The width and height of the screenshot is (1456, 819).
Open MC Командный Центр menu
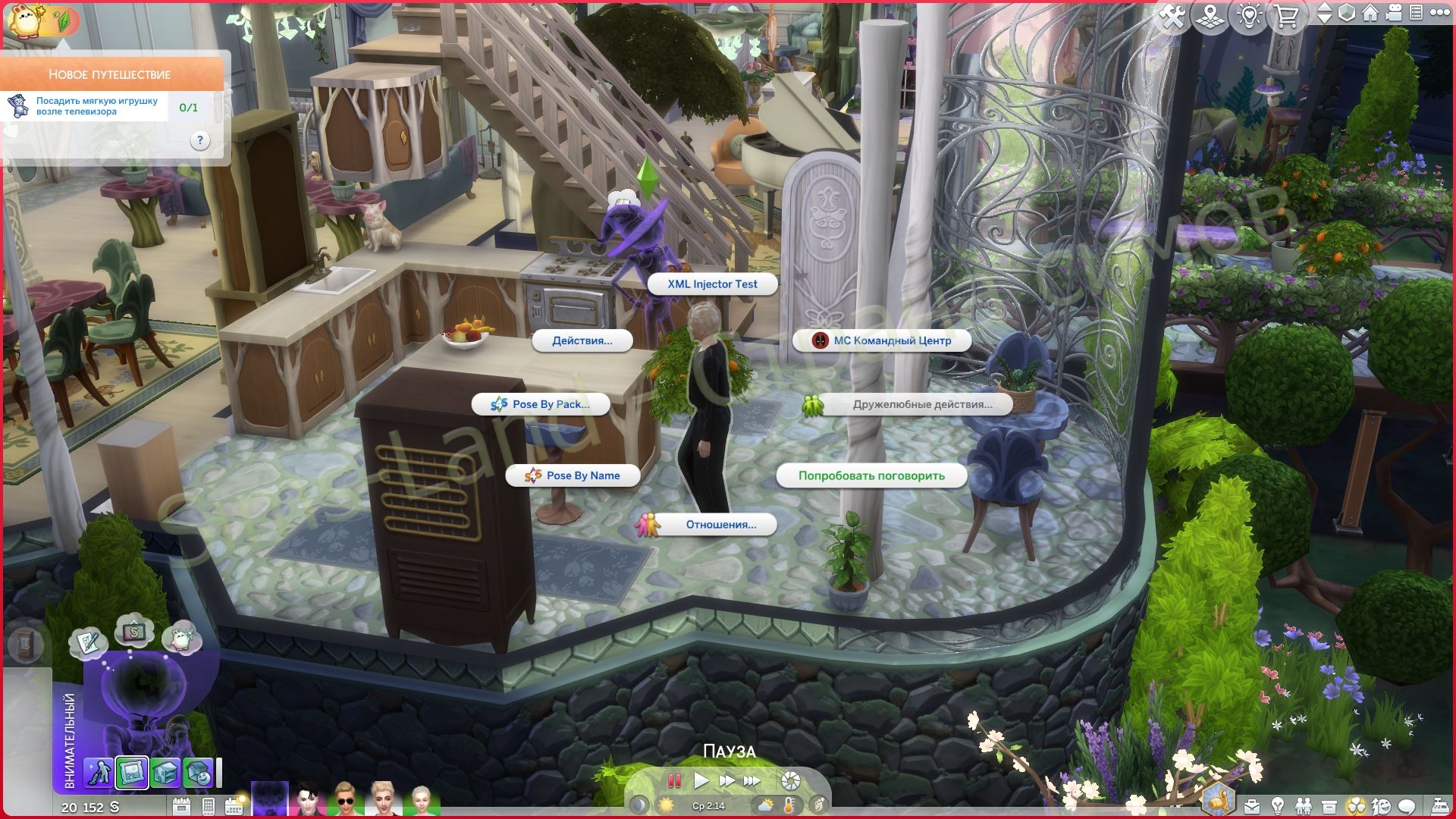pos(883,340)
